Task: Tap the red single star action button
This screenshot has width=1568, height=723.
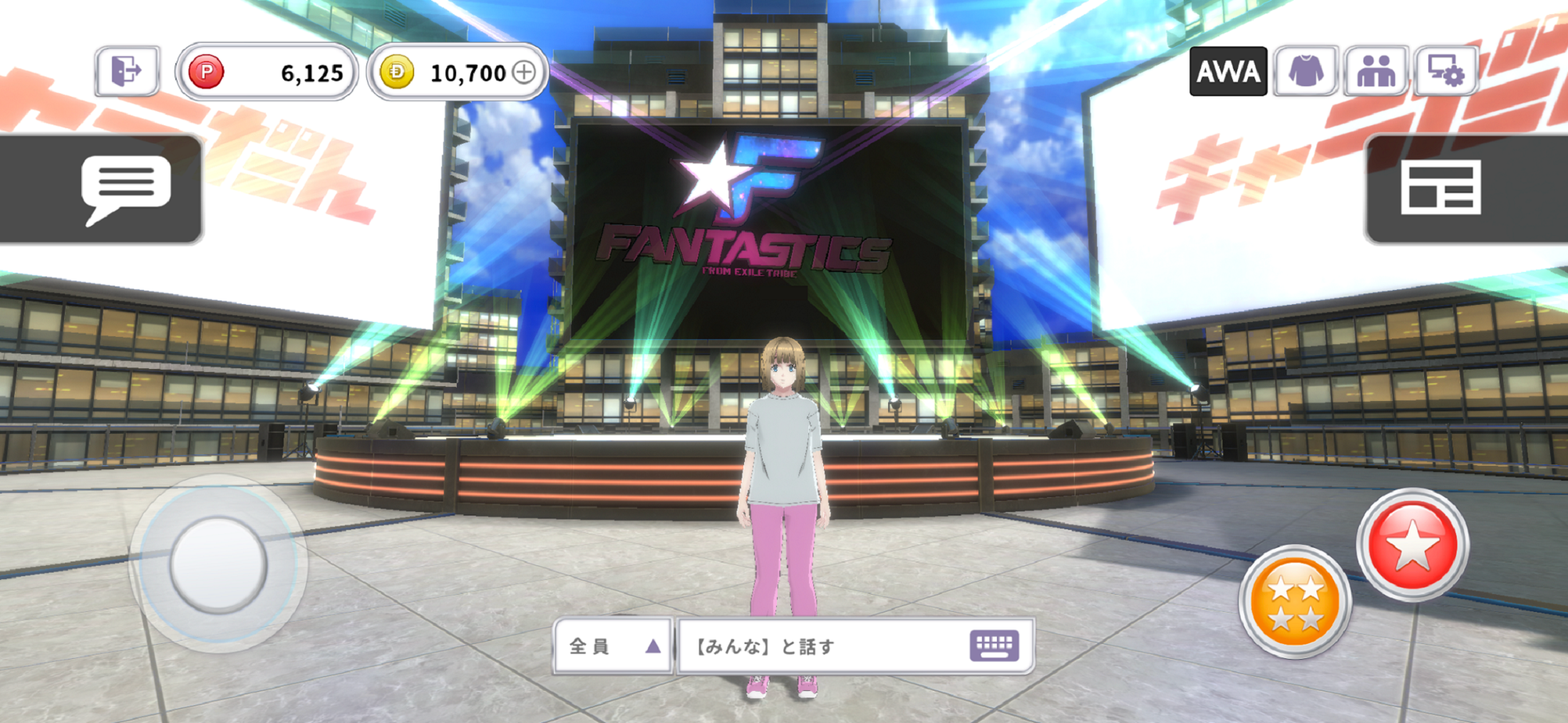Action: tap(1412, 545)
